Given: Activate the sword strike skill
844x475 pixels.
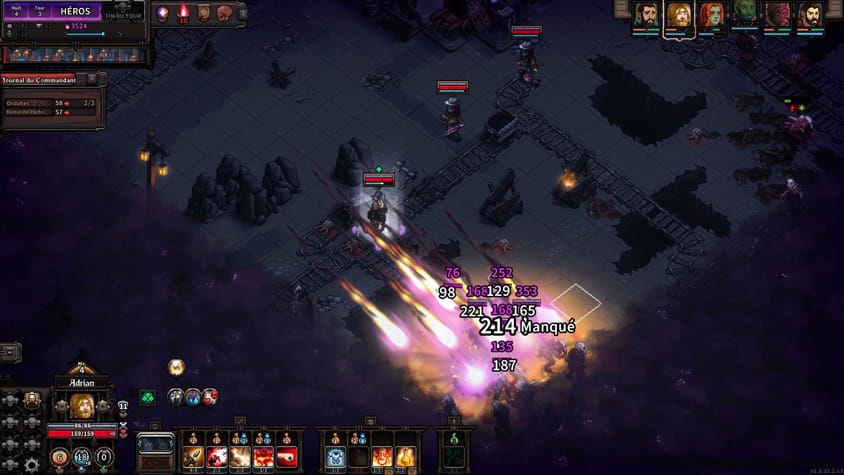Looking at the screenshot, I should coord(194,458).
